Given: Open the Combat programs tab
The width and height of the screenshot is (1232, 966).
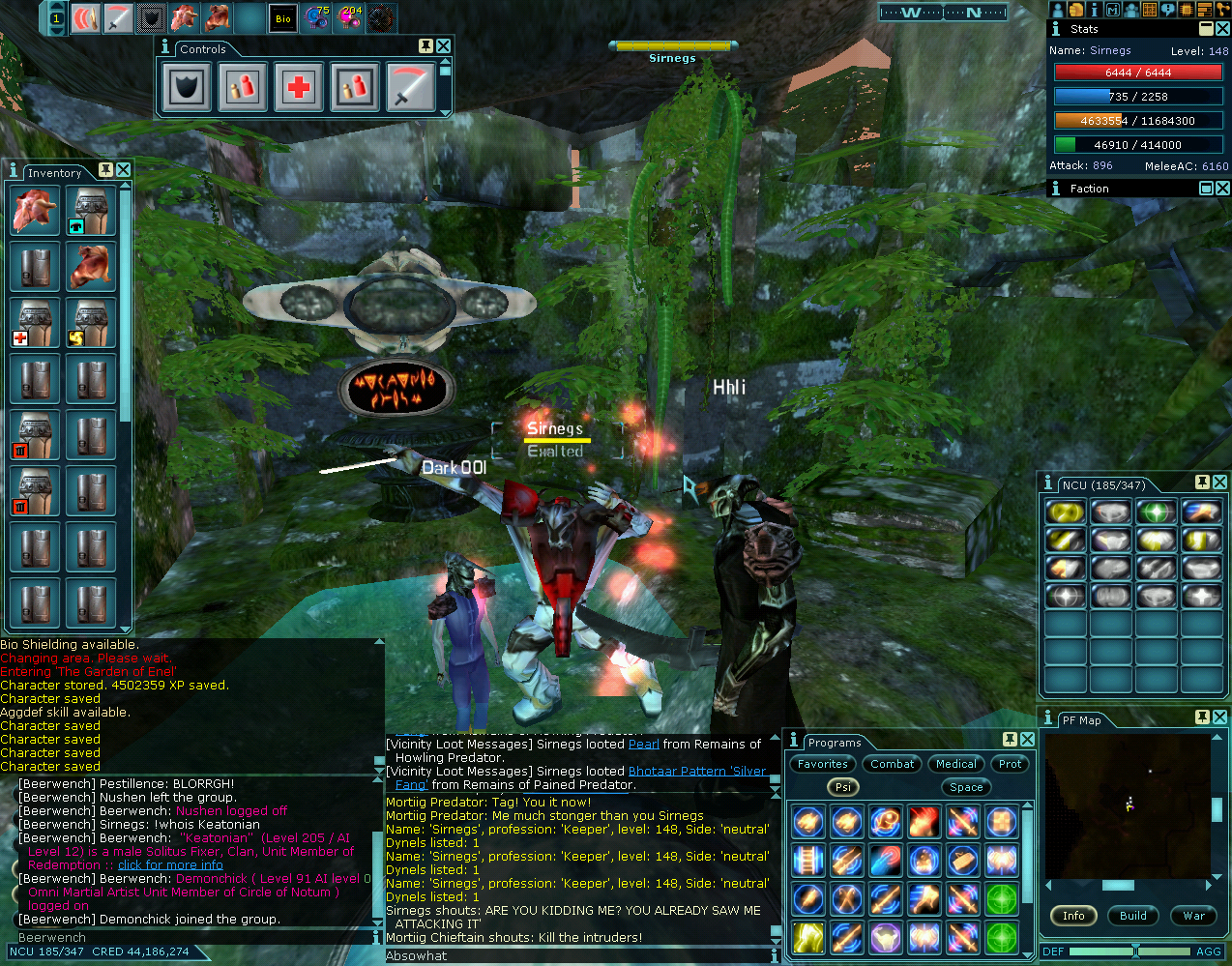Looking at the screenshot, I should point(892,764).
